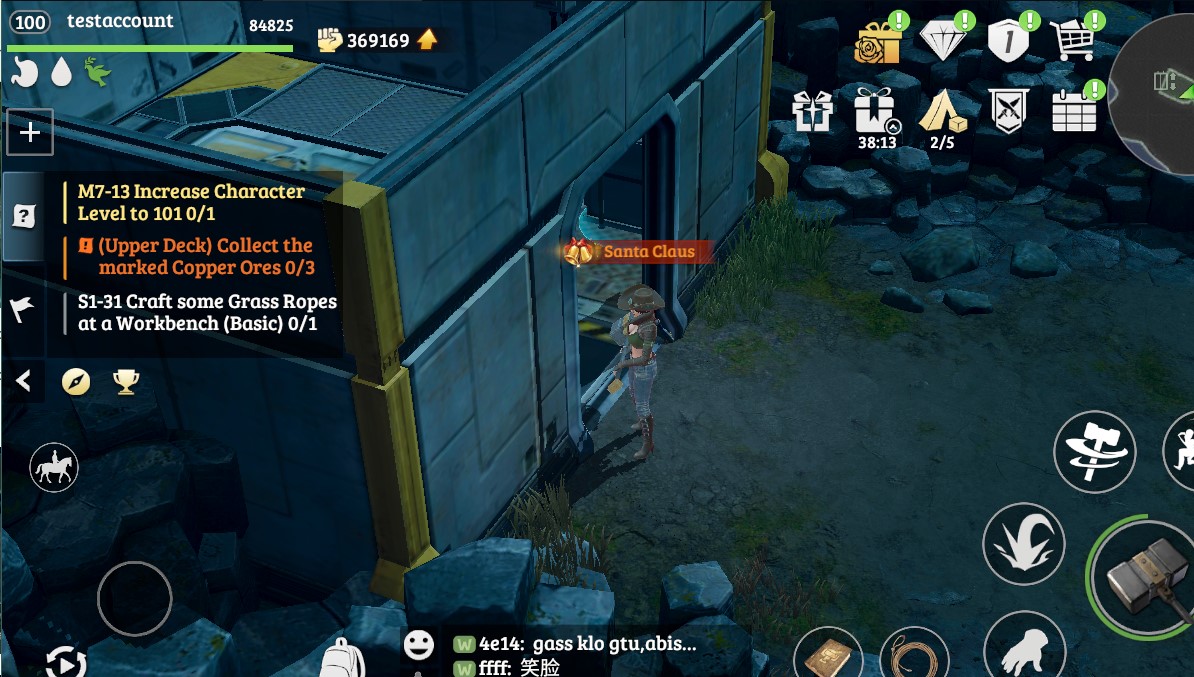Open the diamond shop icon
Image resolution: width=1194 pixels, height=677 pixels.
click(943, 42)
